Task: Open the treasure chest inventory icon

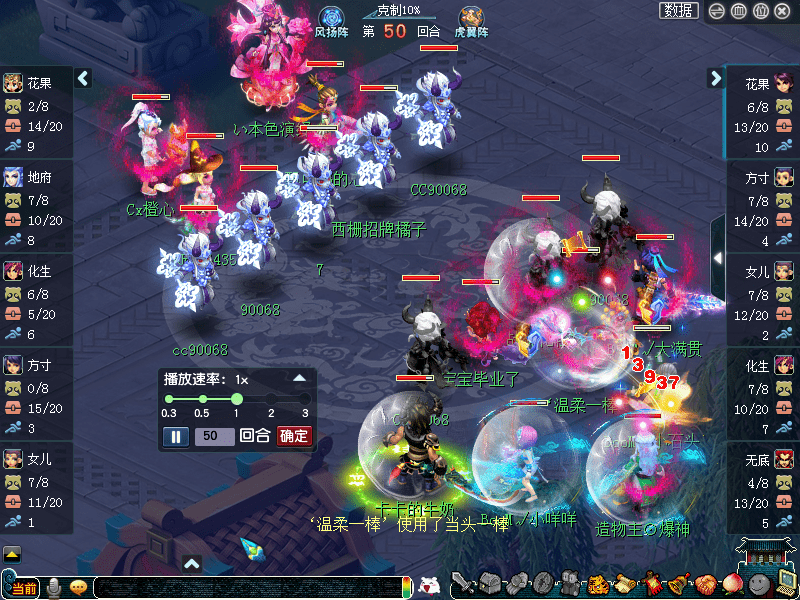Action: point(490,583)
